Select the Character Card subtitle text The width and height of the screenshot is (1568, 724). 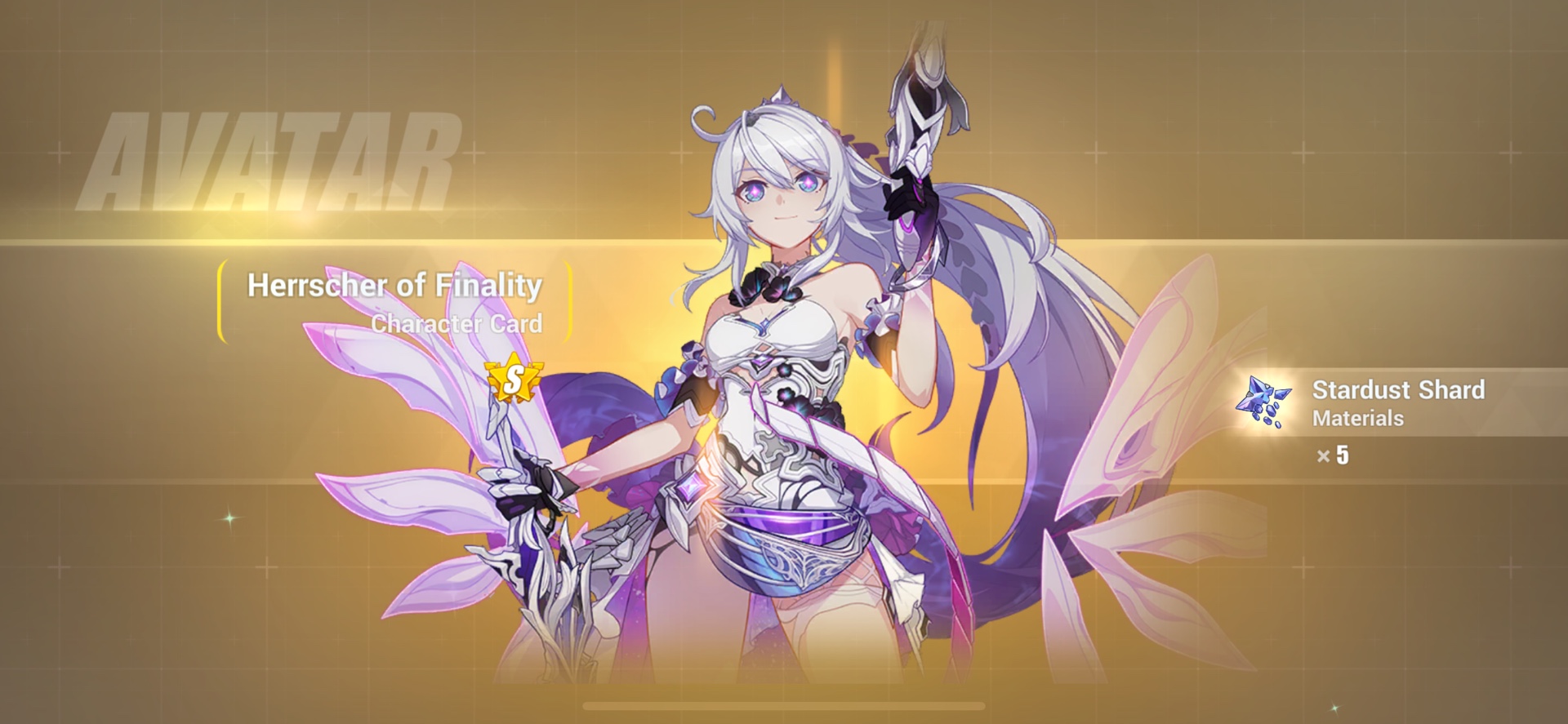(x=457, y=323)
